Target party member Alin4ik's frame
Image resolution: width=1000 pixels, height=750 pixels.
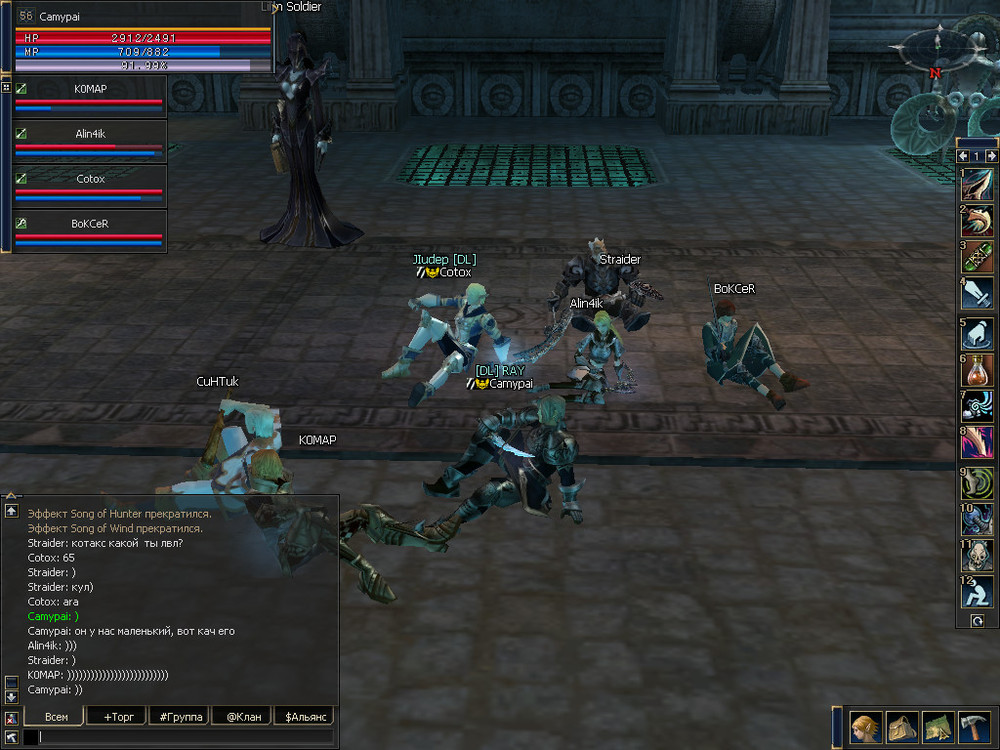[89, 141]
